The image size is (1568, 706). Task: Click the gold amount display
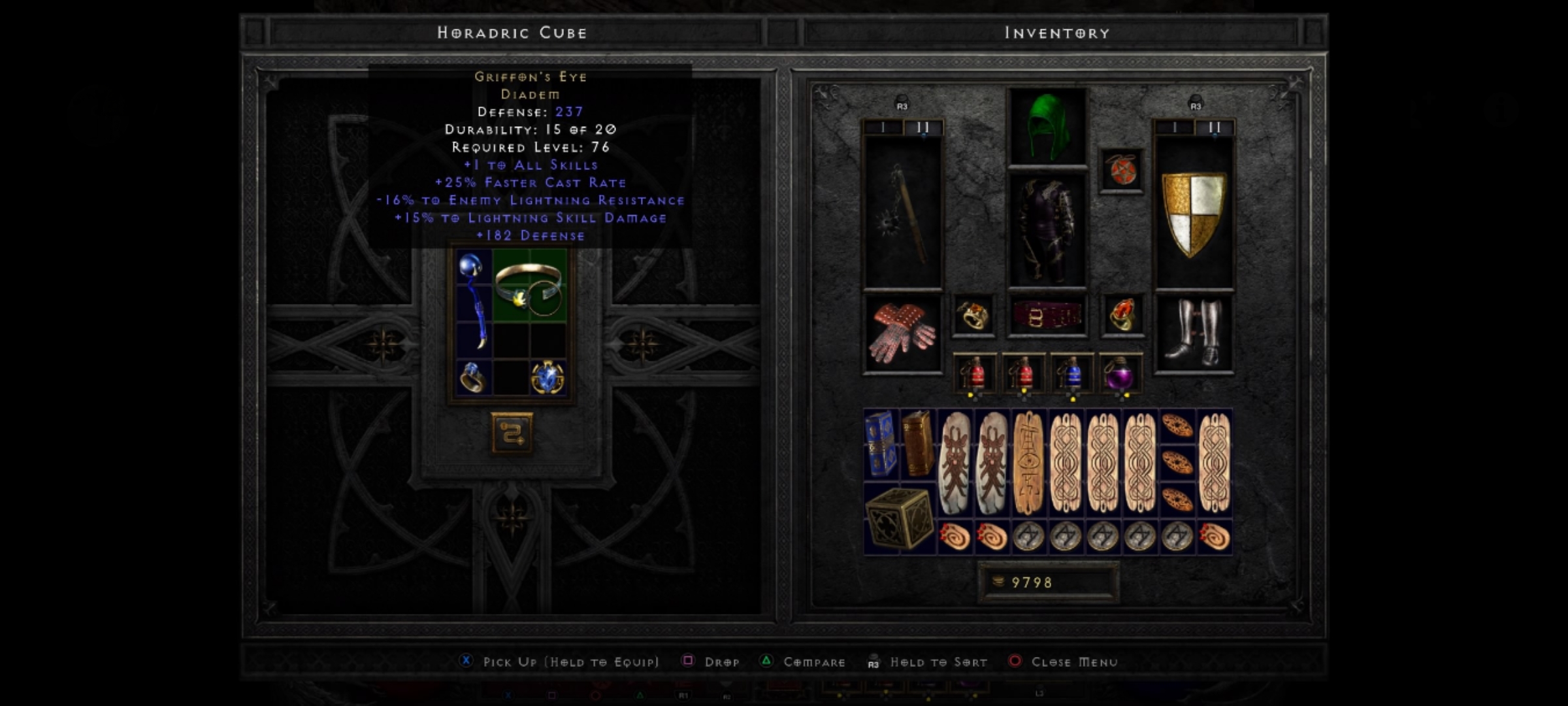click(1048, 582)
